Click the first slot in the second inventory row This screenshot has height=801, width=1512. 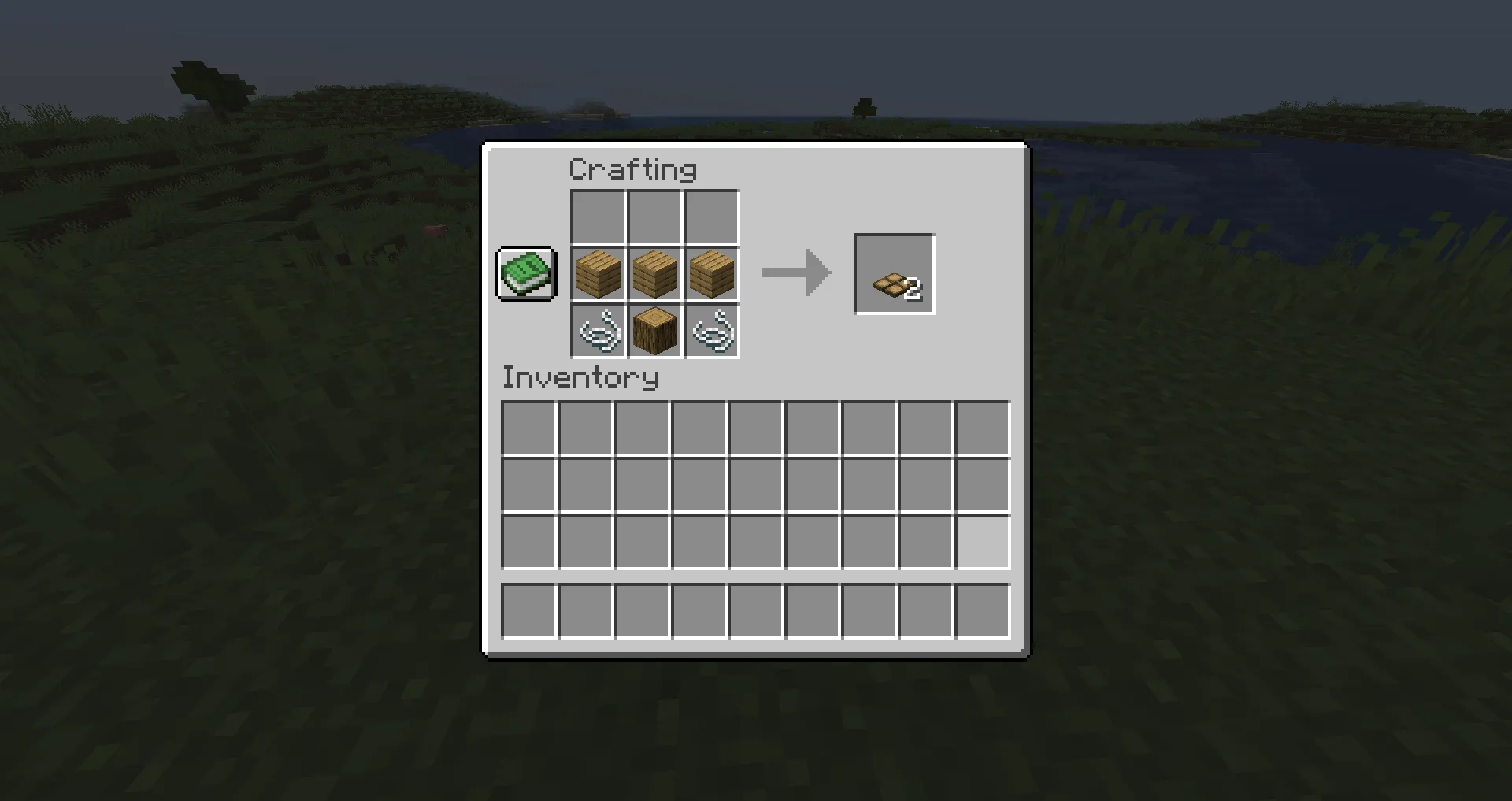(528, 484)
